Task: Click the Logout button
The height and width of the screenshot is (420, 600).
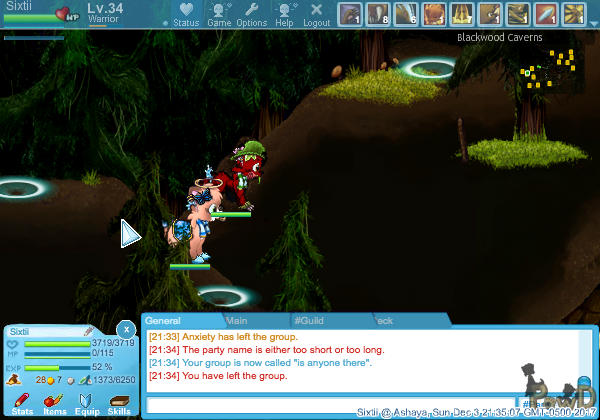Action: click(317, 14)
